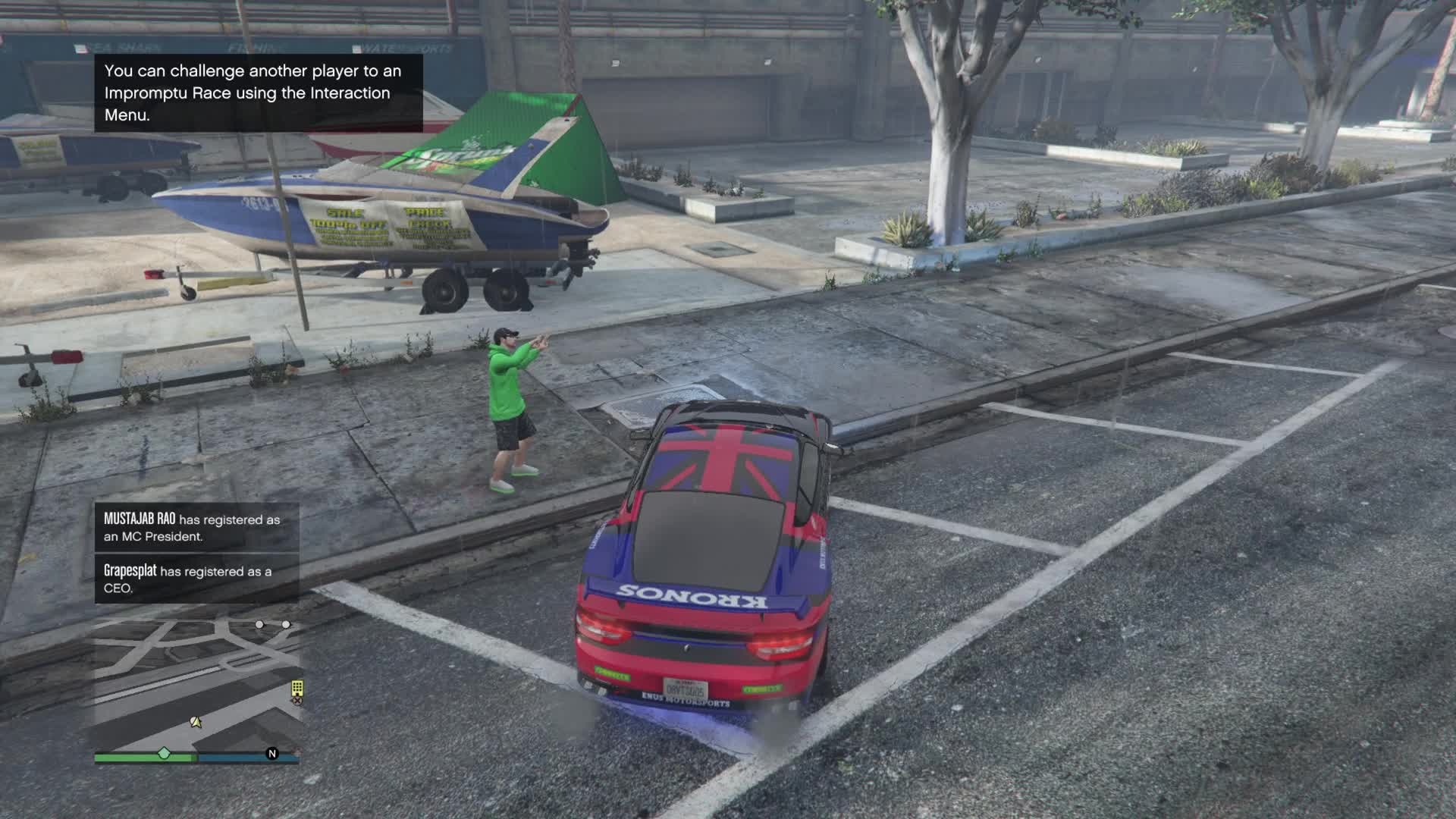Click the circled X marker on minimap

[297, 701]
